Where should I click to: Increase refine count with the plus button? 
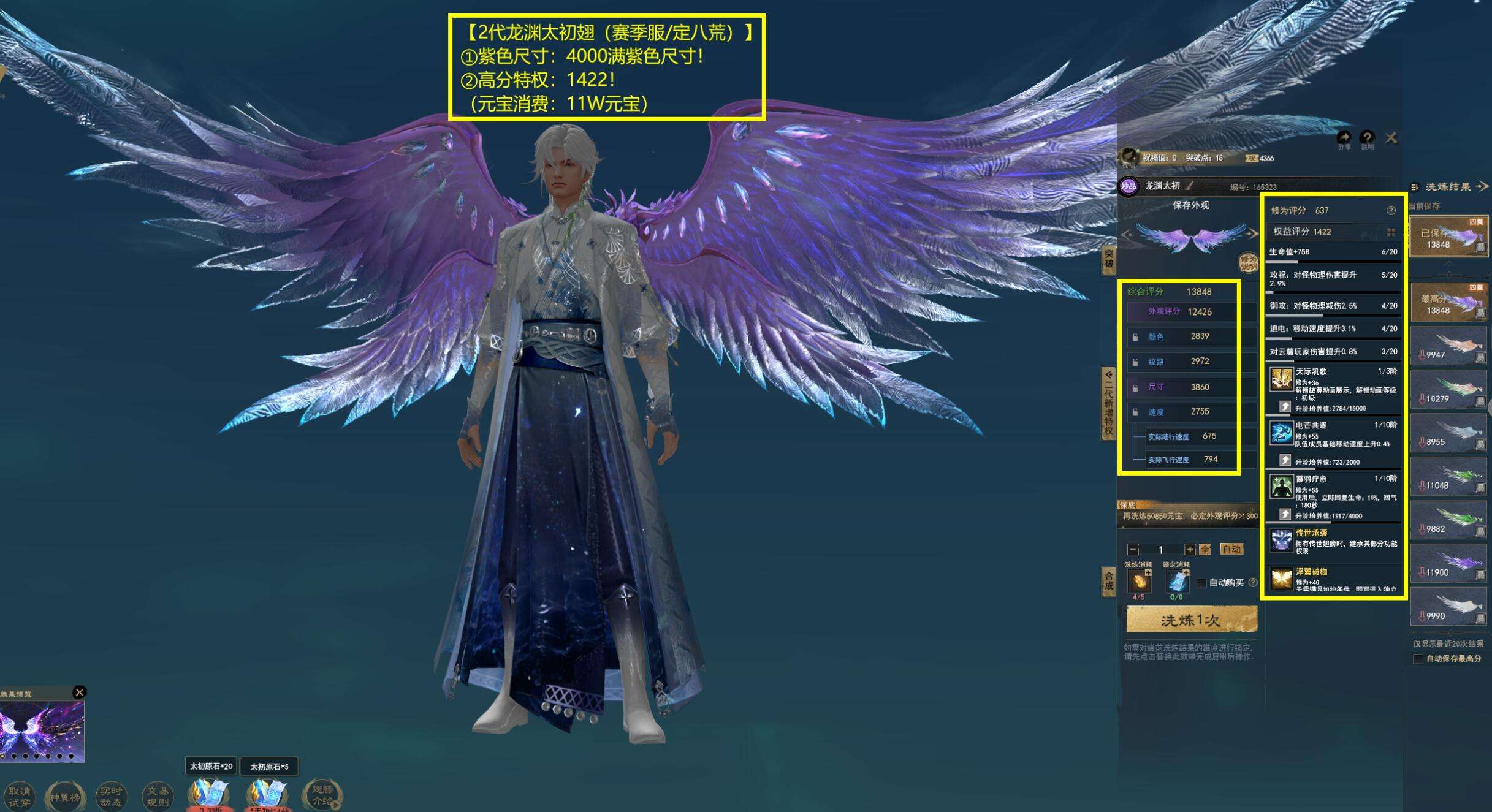click(1190, 549)
